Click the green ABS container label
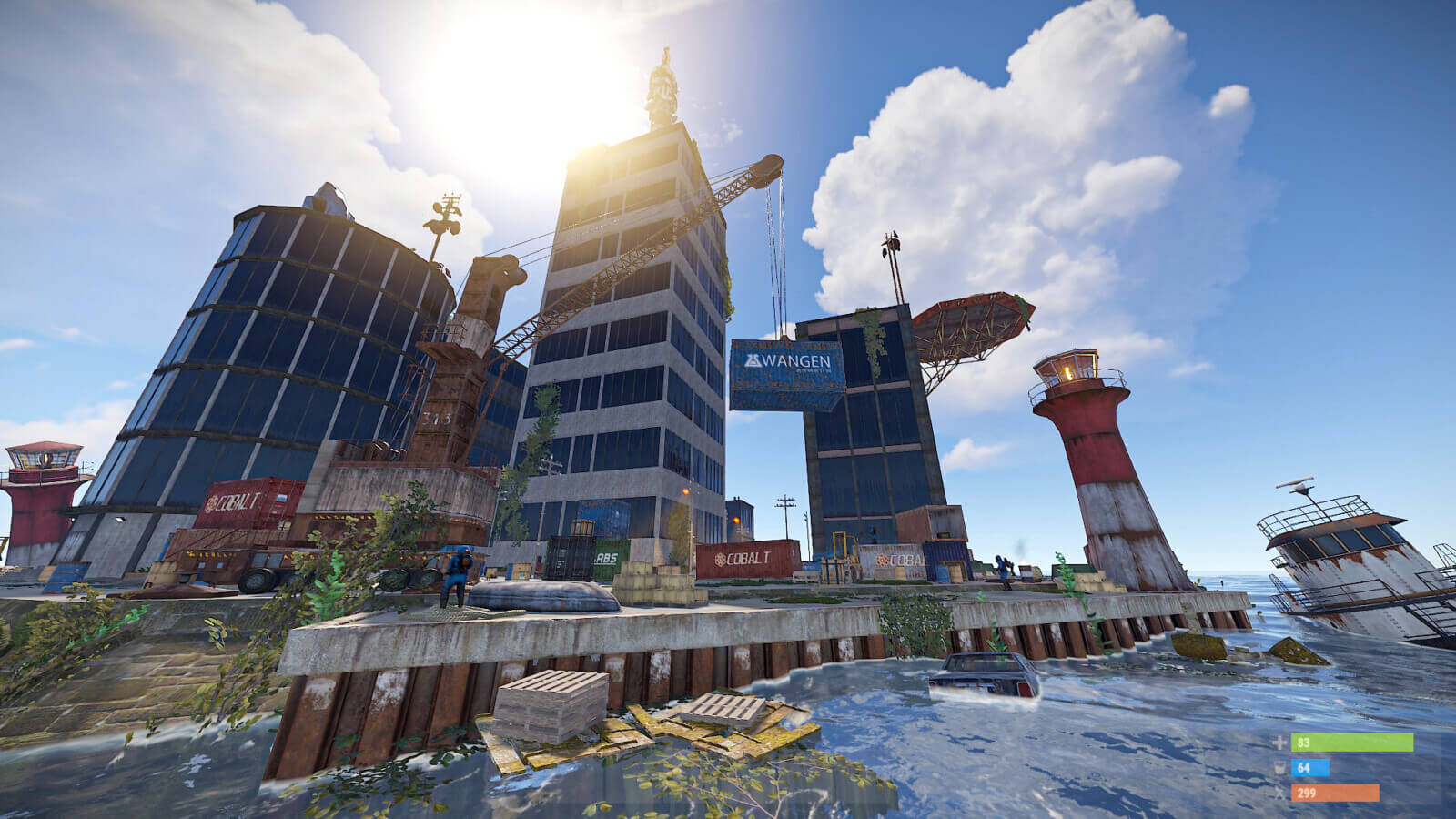1456x819 pixels. pyautogui.click(x=607, y=557)
